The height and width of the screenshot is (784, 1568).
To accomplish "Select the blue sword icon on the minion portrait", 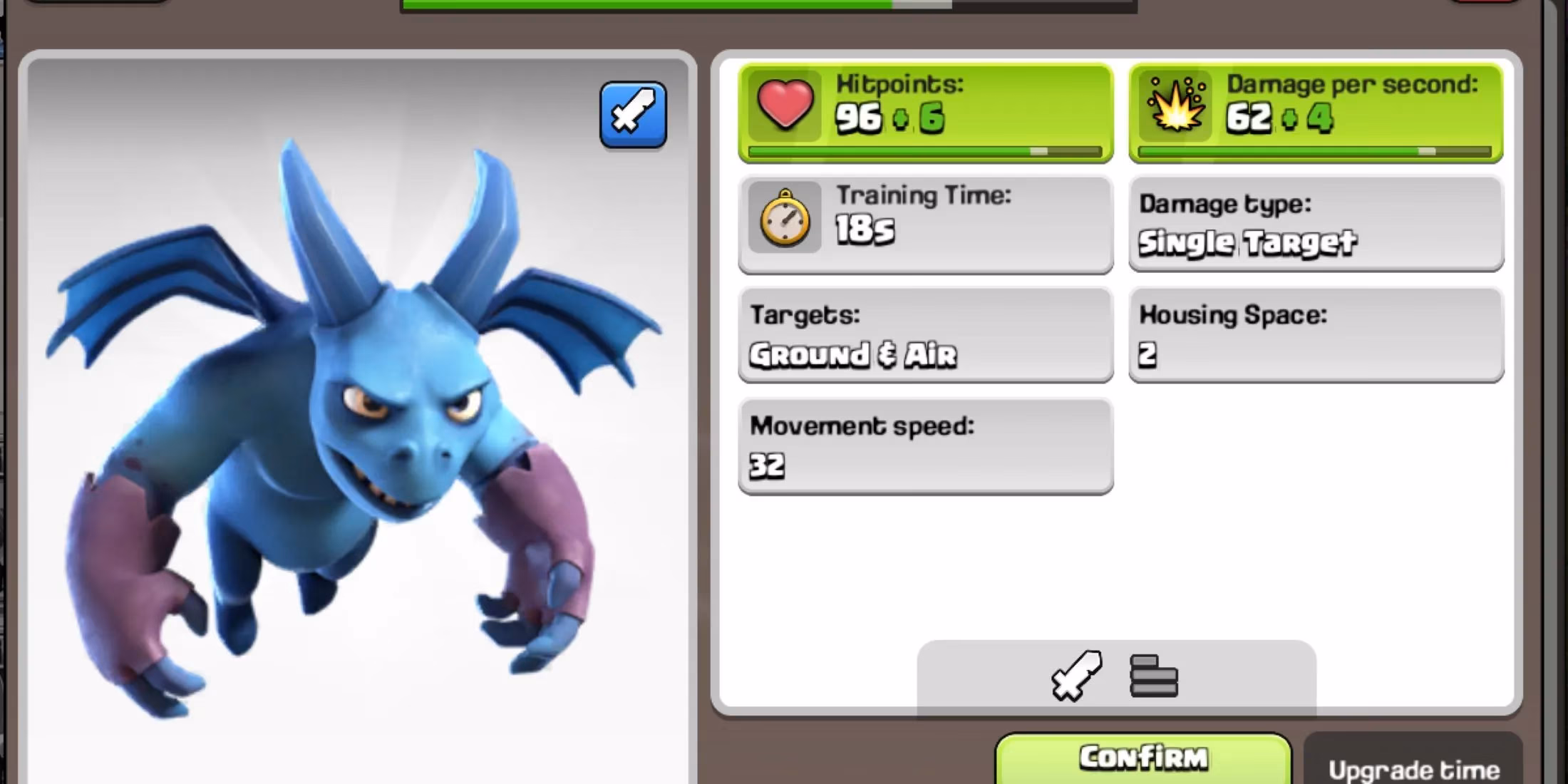I will (x=631, y=114).
